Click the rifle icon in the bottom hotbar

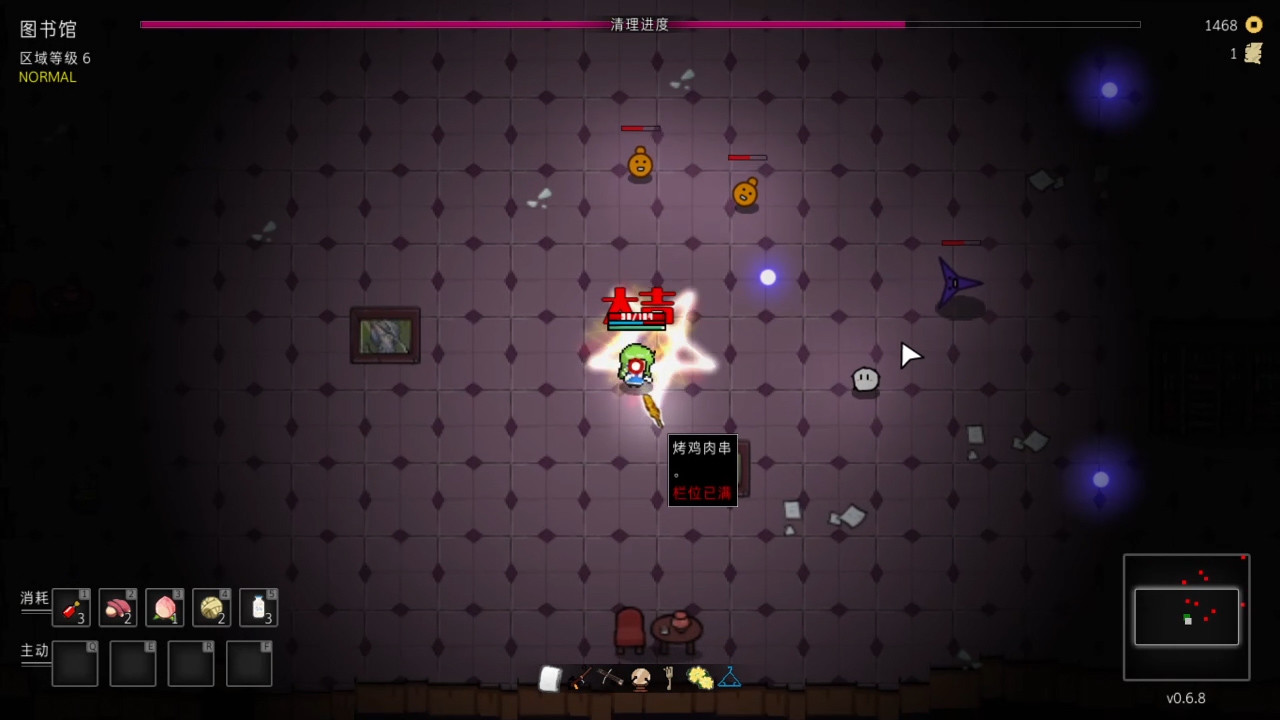581,678
